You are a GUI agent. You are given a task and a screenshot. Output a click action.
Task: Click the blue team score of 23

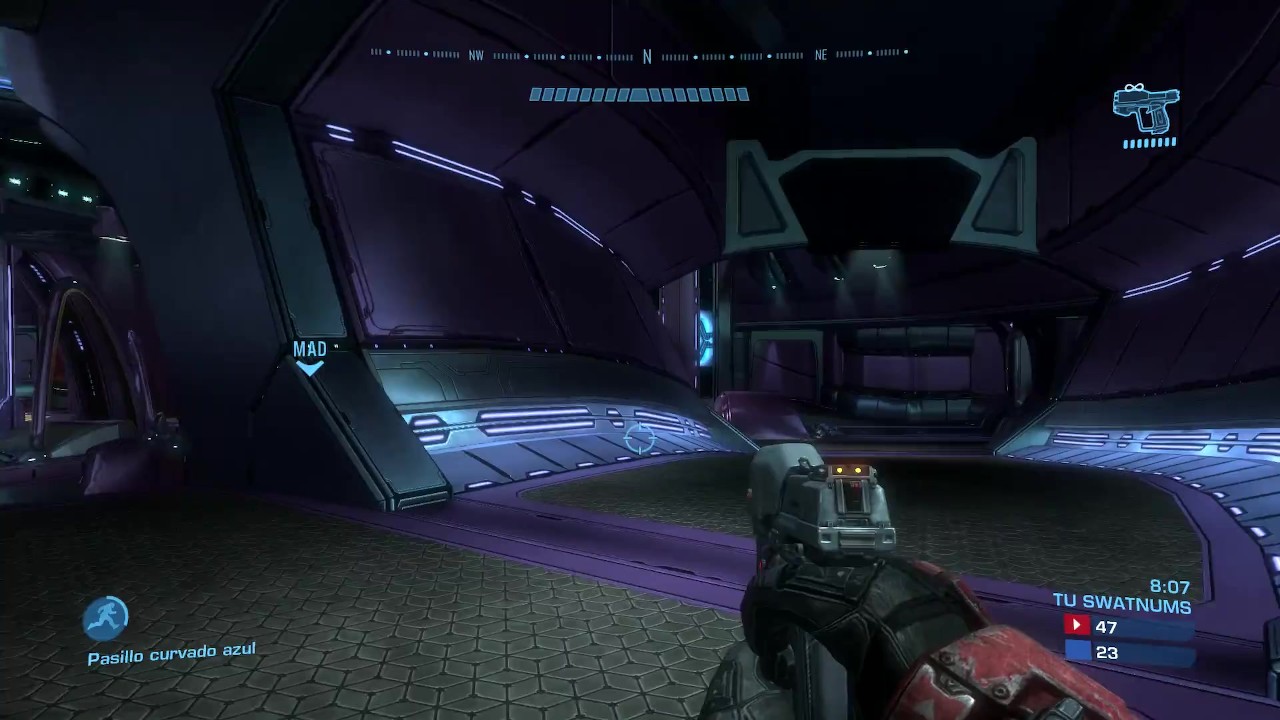[x=1105, y=652]
